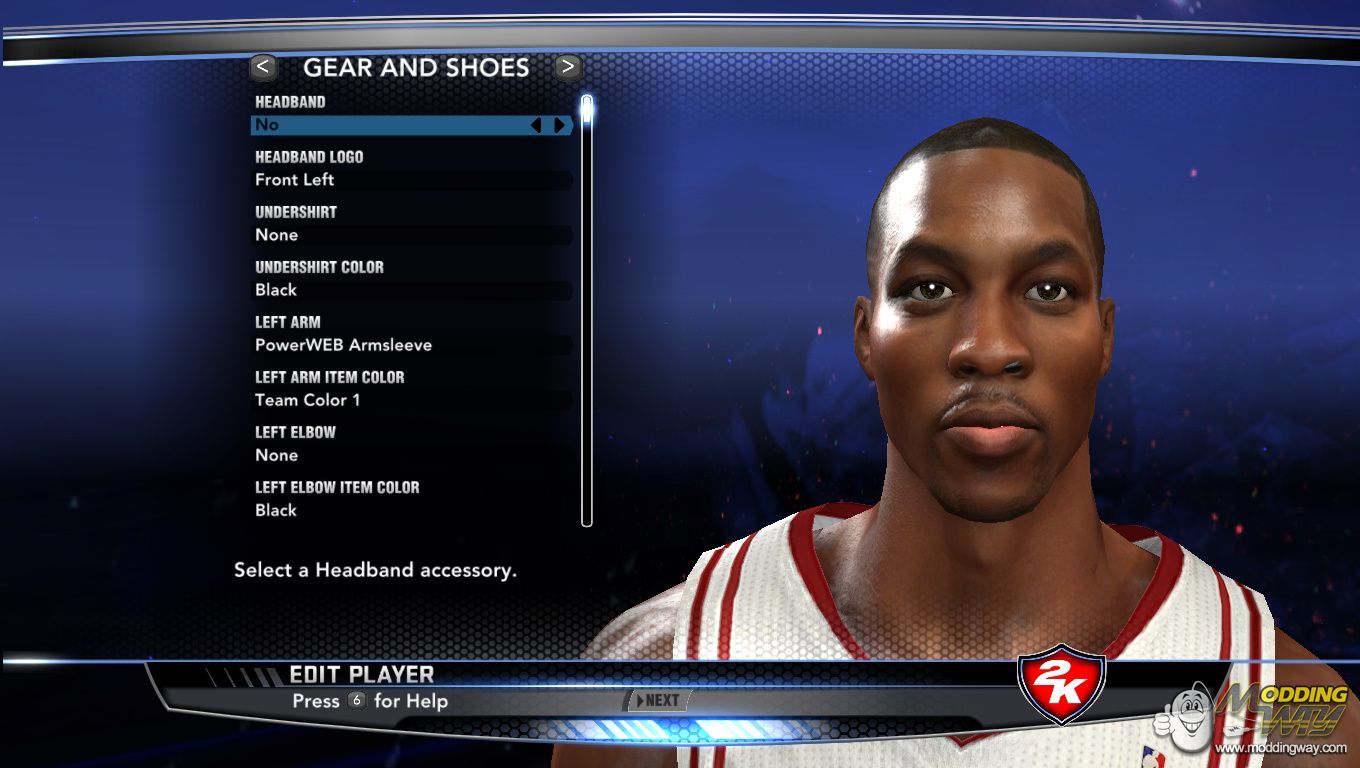1360x768 pixels.
Task: Choose the Headband Logo setting
Action: tap(410, 180)
